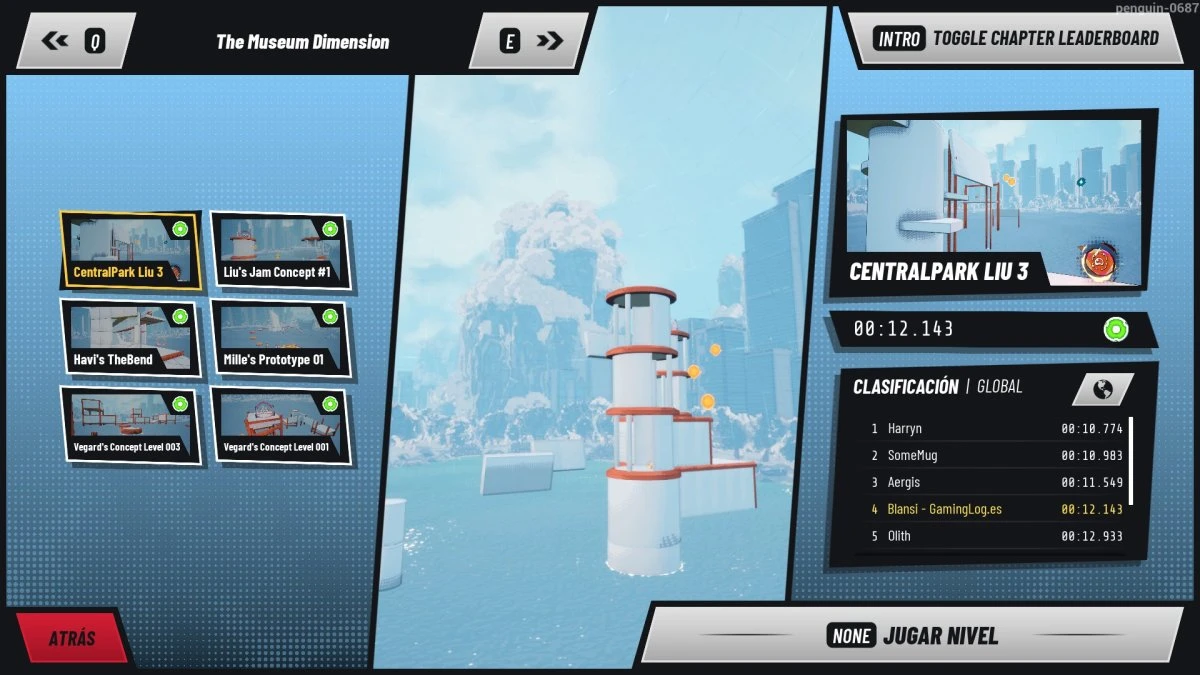Select SomeMug's leaderboard row
This screenshot has width=1200, height=675.
click(x=994, y=456)
